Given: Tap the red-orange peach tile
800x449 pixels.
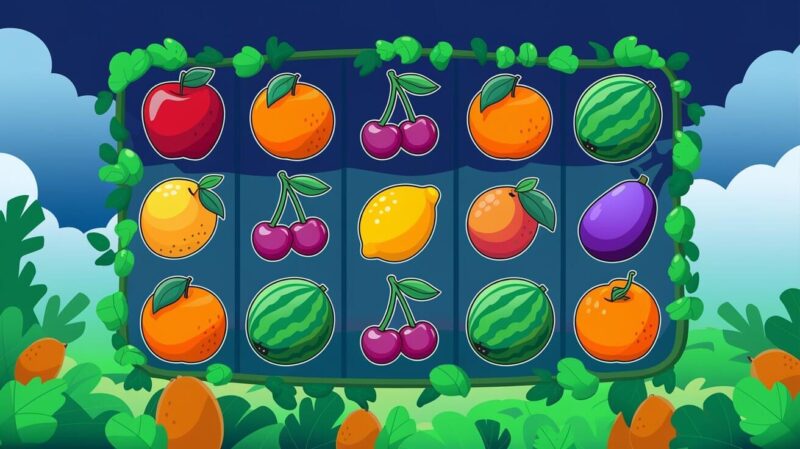Looking at the screenshot, I should pos(508,219).
